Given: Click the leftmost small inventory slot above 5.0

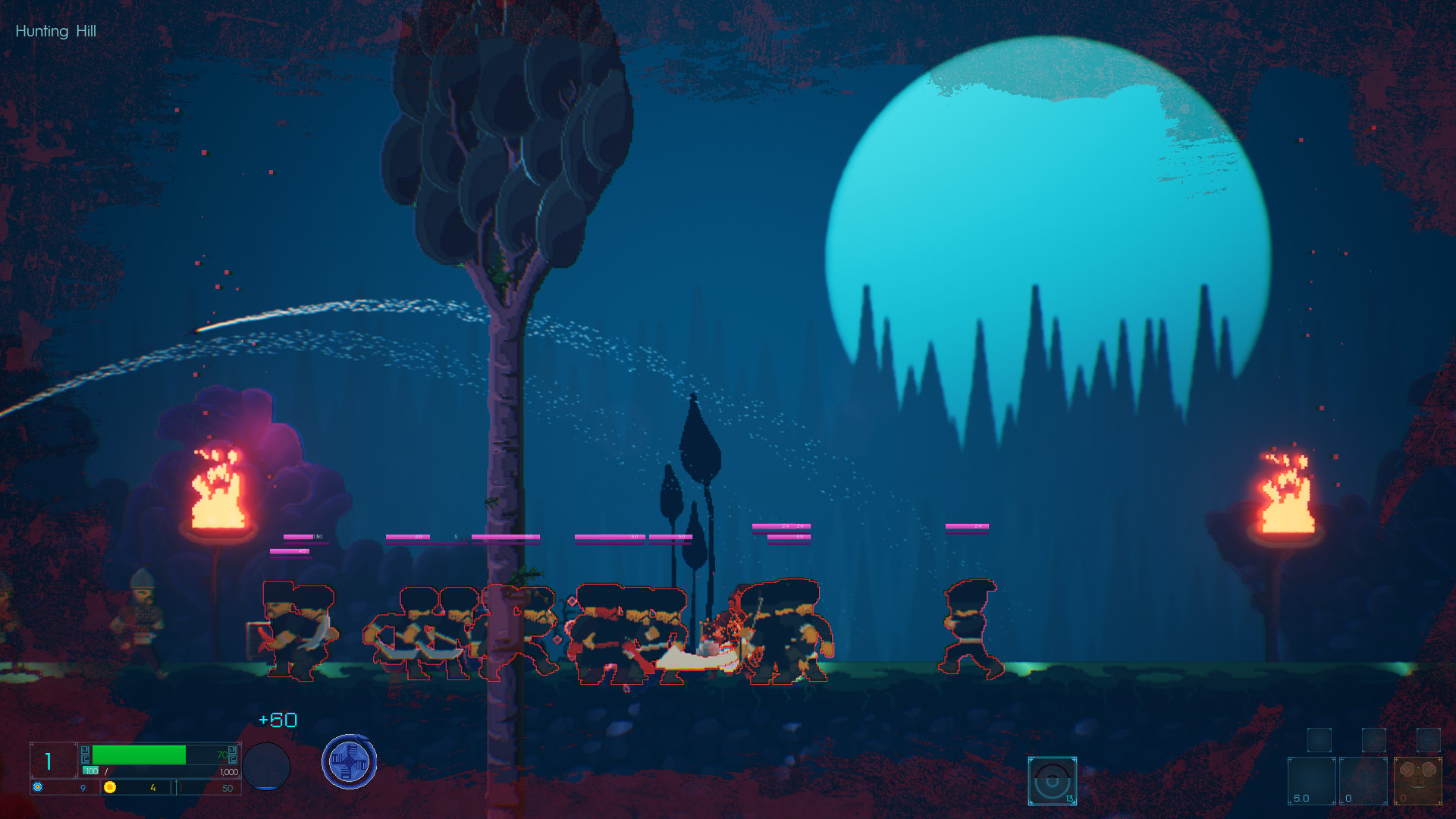Looking at the screenshot, I should 1319,741.
